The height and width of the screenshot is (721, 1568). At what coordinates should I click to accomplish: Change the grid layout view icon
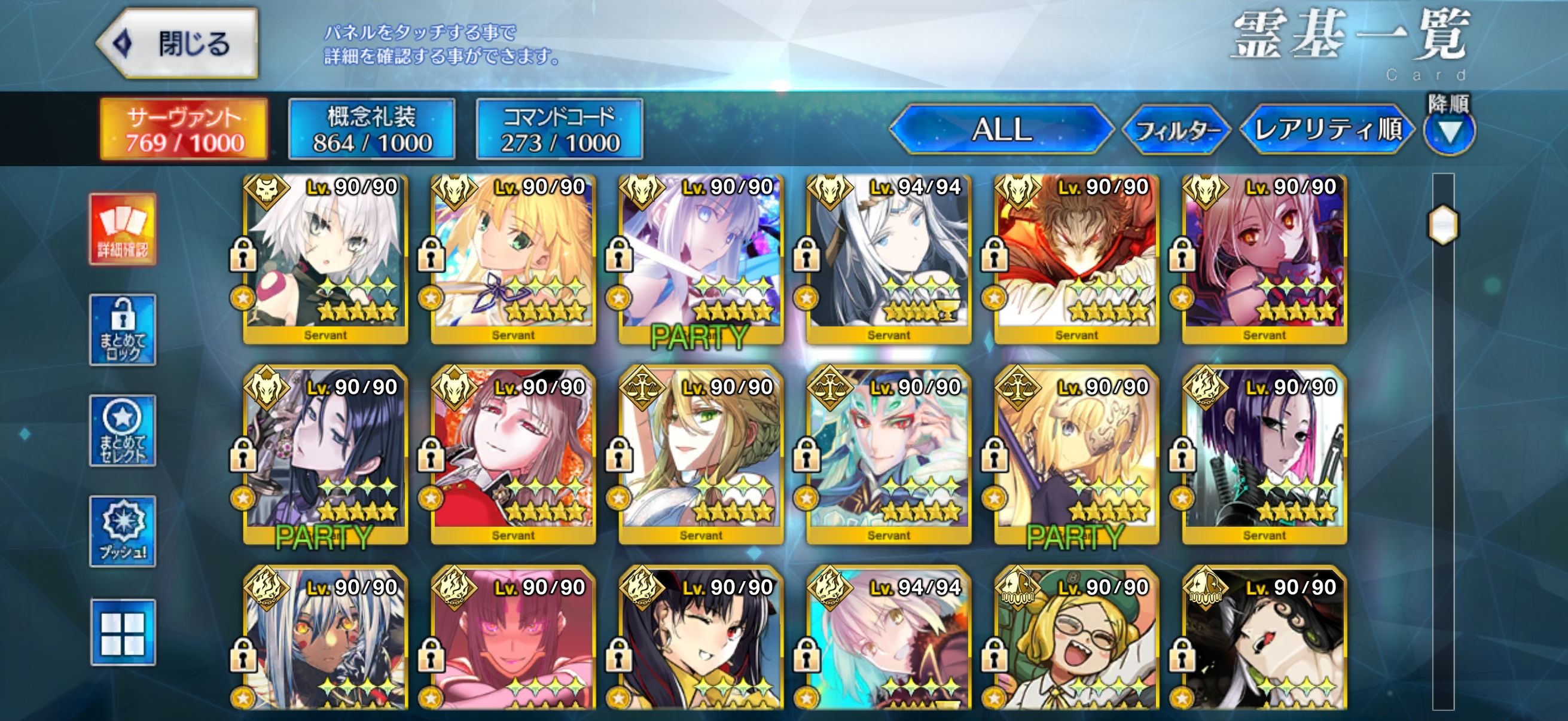(123, 632)
